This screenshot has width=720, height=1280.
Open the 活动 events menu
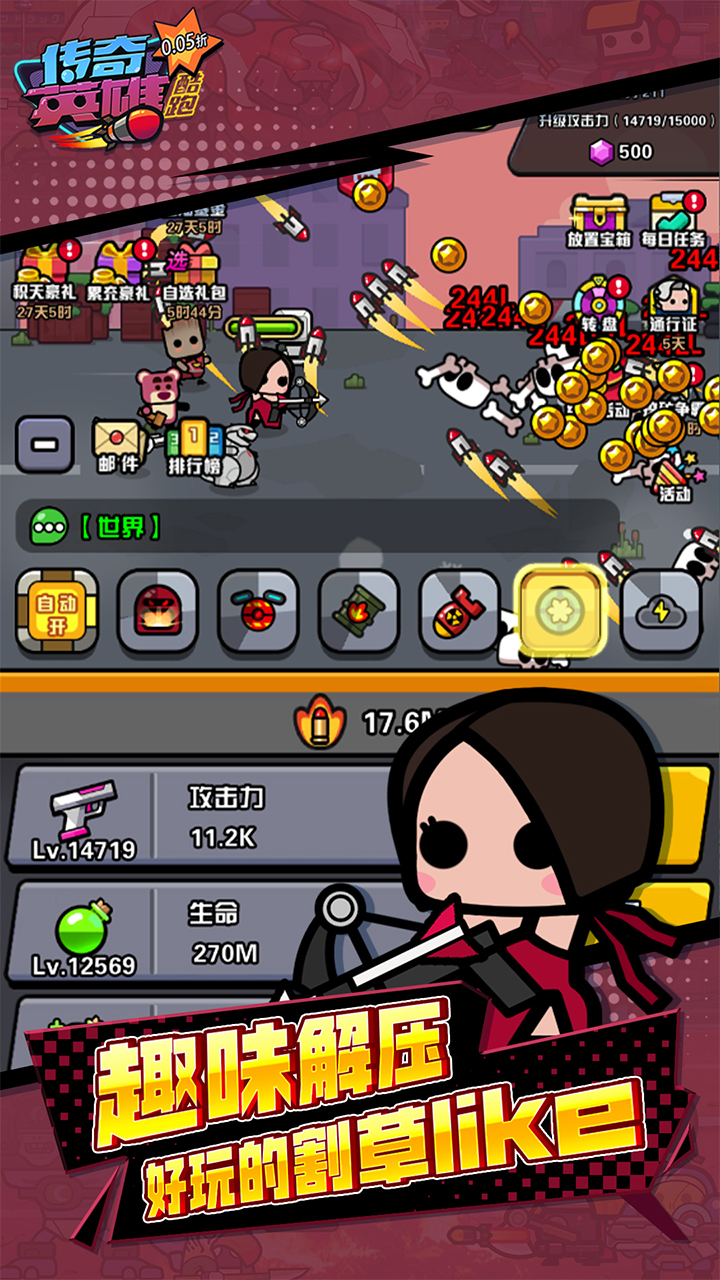674,475
